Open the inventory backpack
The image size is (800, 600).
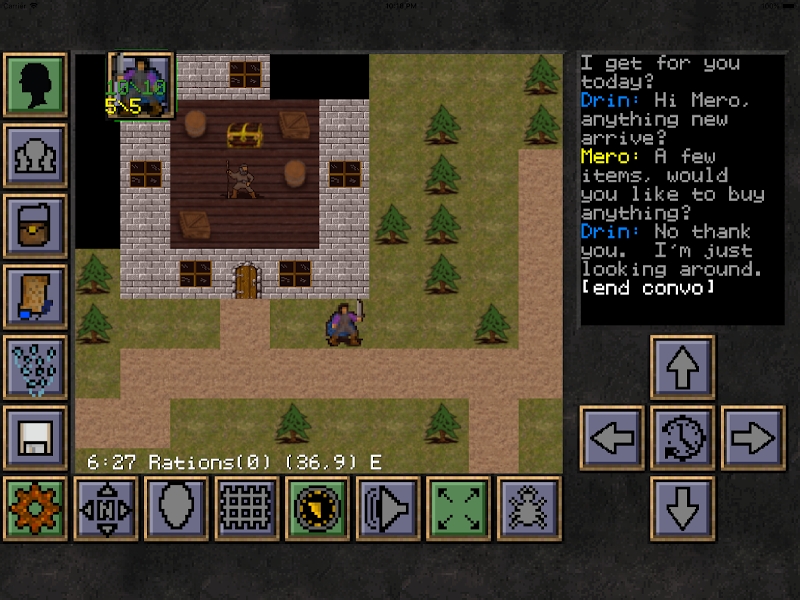[x=36, y=226]
